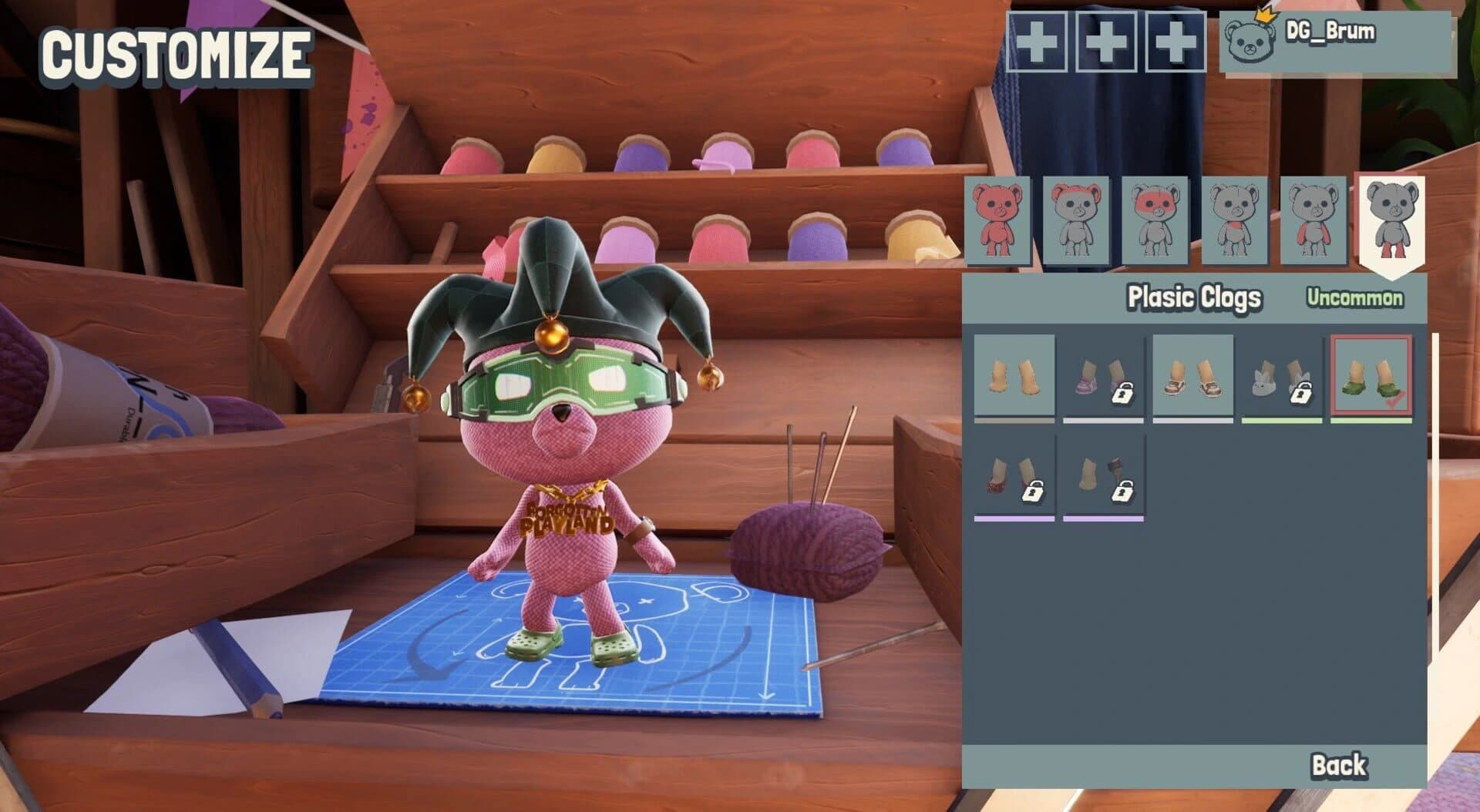
Task: Click the locked pink sneakers item
Action: (x=1104, y=377)
